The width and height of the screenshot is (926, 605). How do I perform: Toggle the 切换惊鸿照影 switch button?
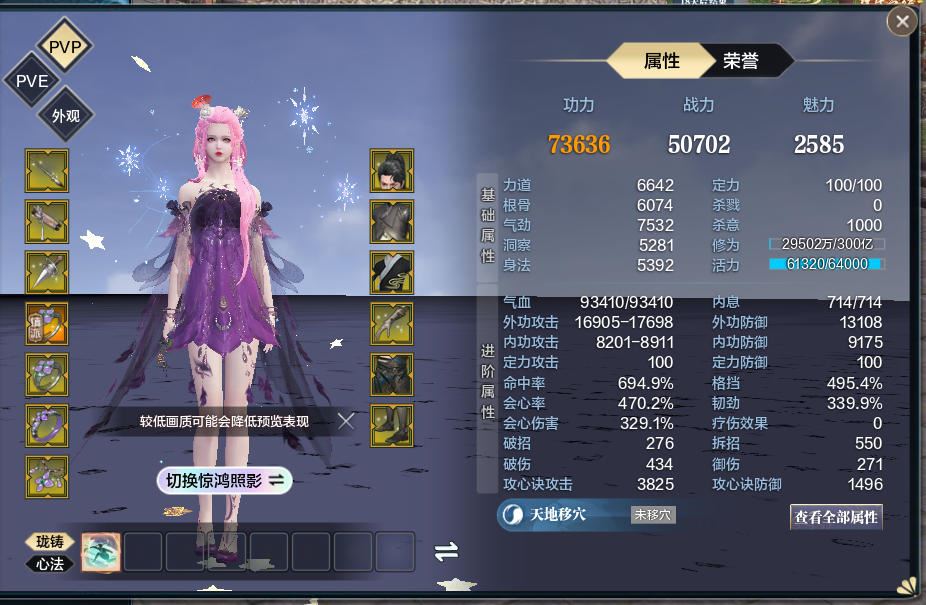(224, 481)
